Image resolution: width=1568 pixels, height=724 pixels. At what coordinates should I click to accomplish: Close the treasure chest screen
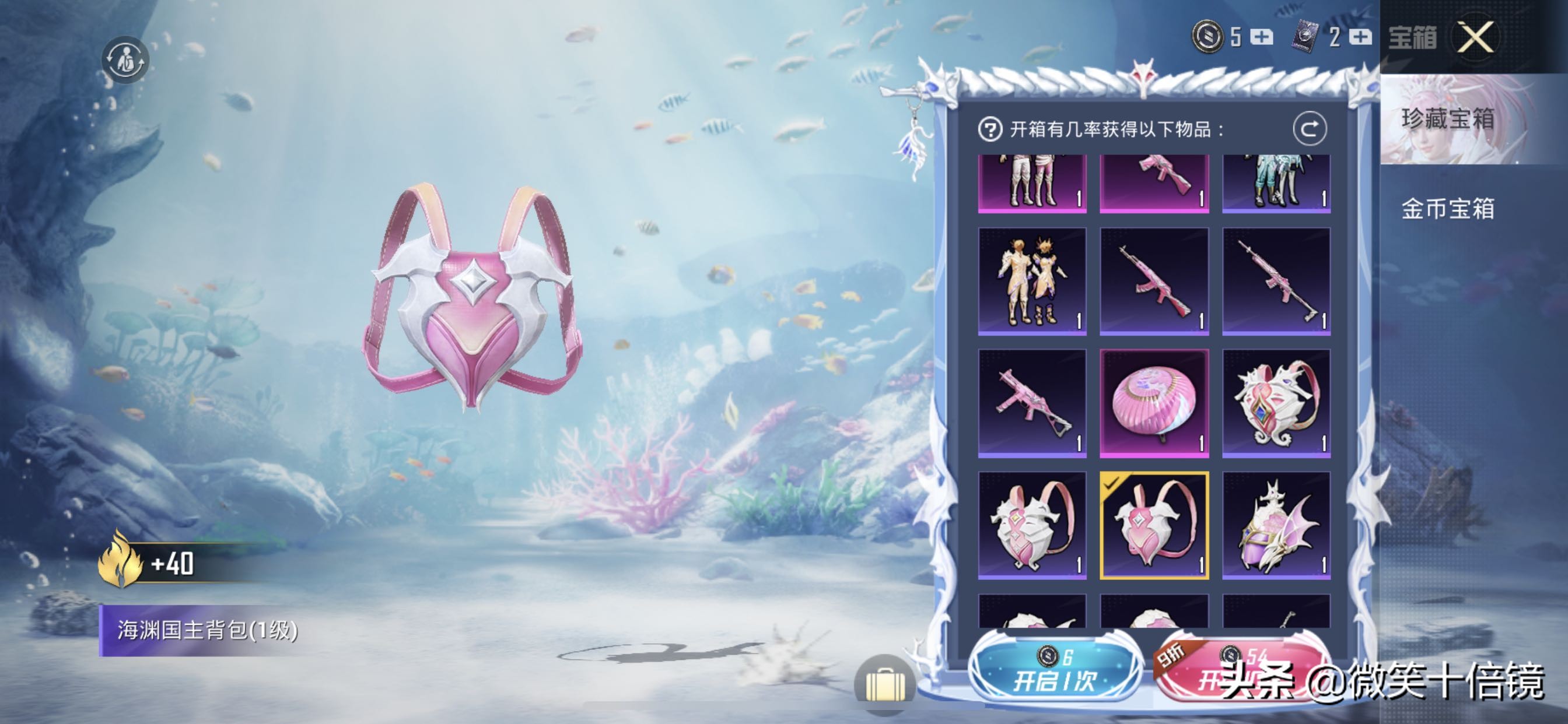point(1475,38)
